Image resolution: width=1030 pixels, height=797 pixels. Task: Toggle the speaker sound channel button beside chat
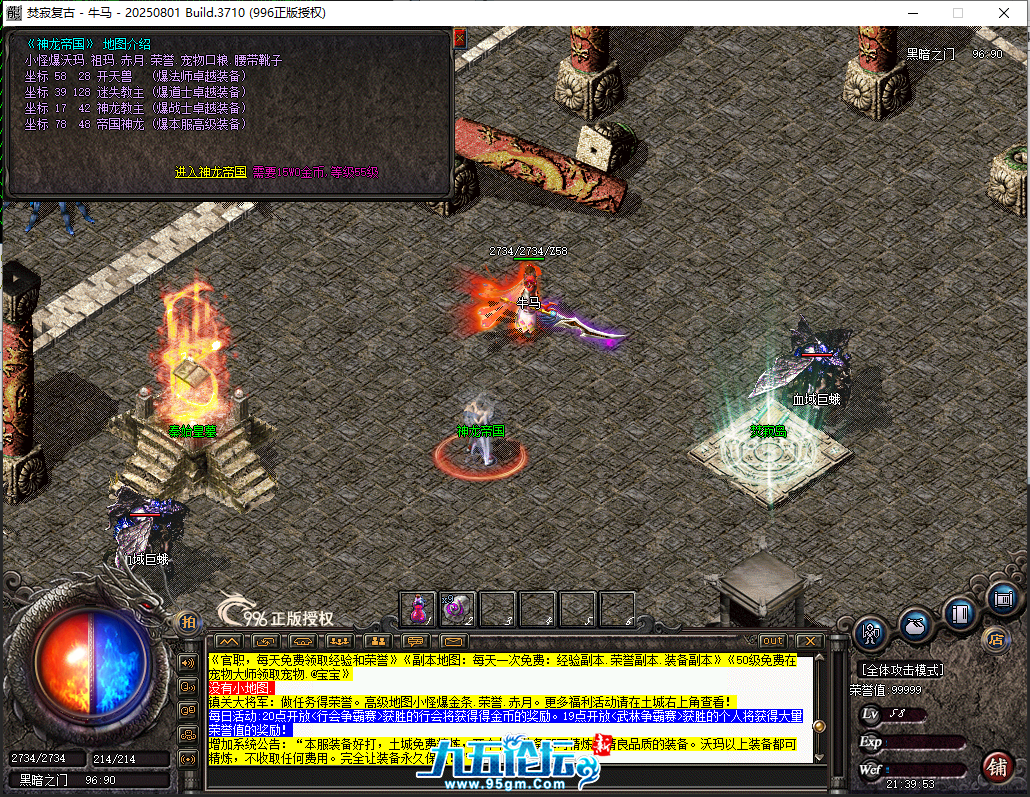coord(187,663)
